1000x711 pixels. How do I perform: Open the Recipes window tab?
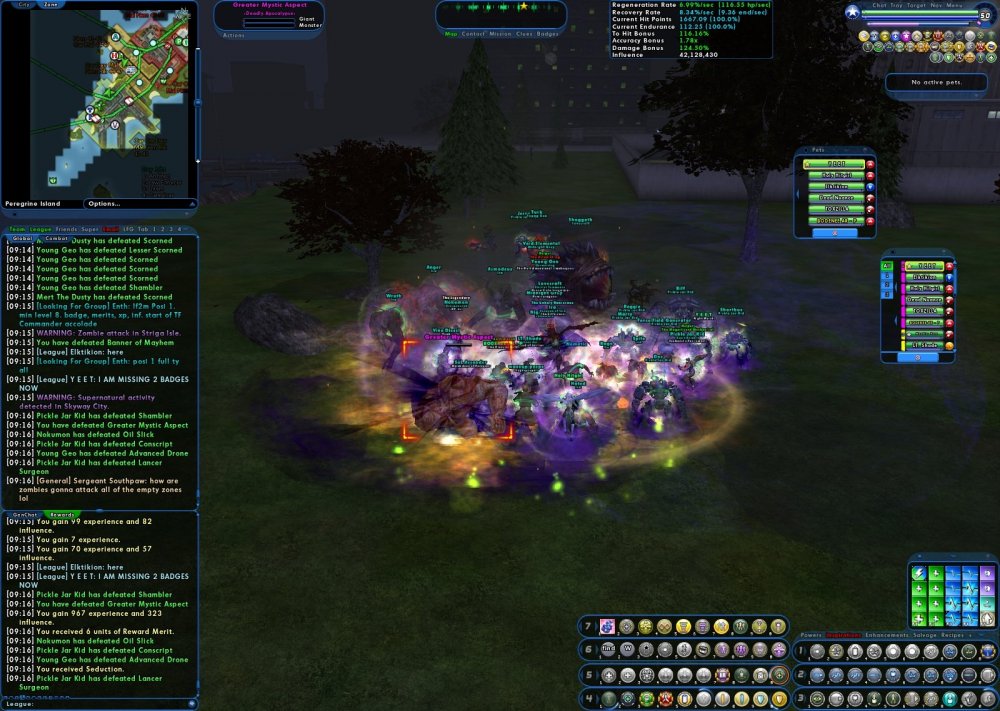click(952, 635)
